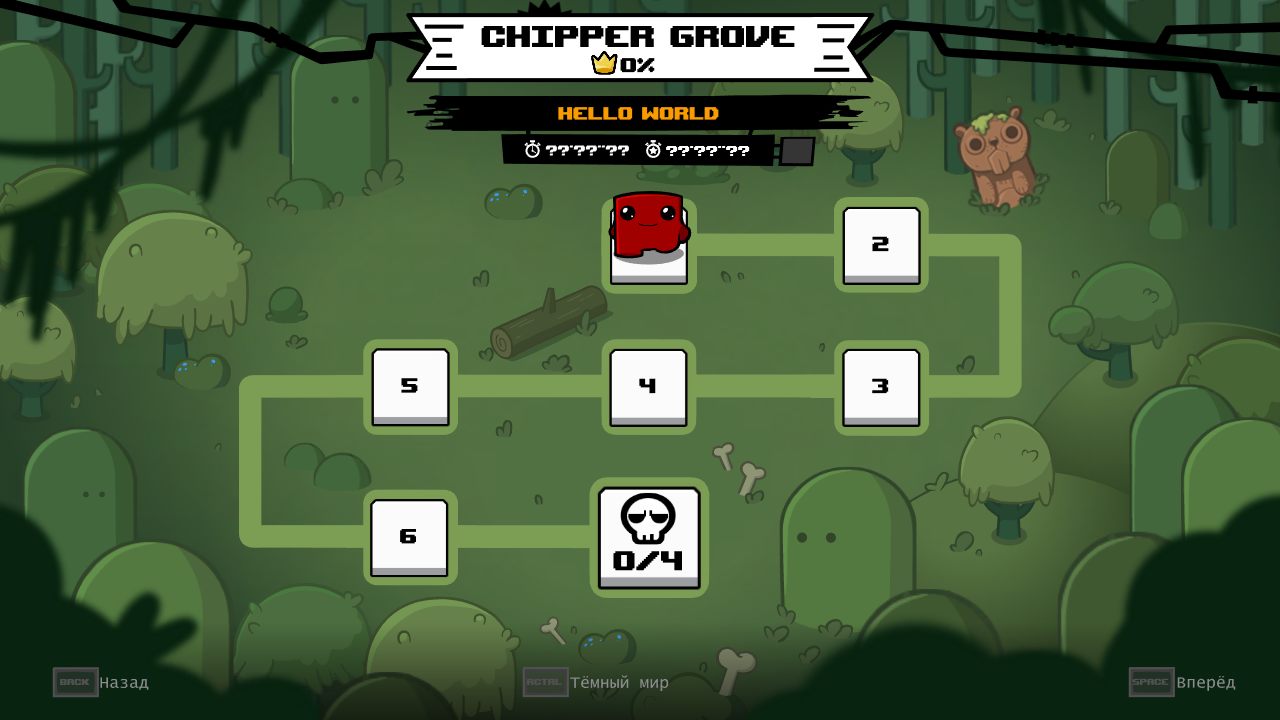Open level 2 node

click(880, 245)
